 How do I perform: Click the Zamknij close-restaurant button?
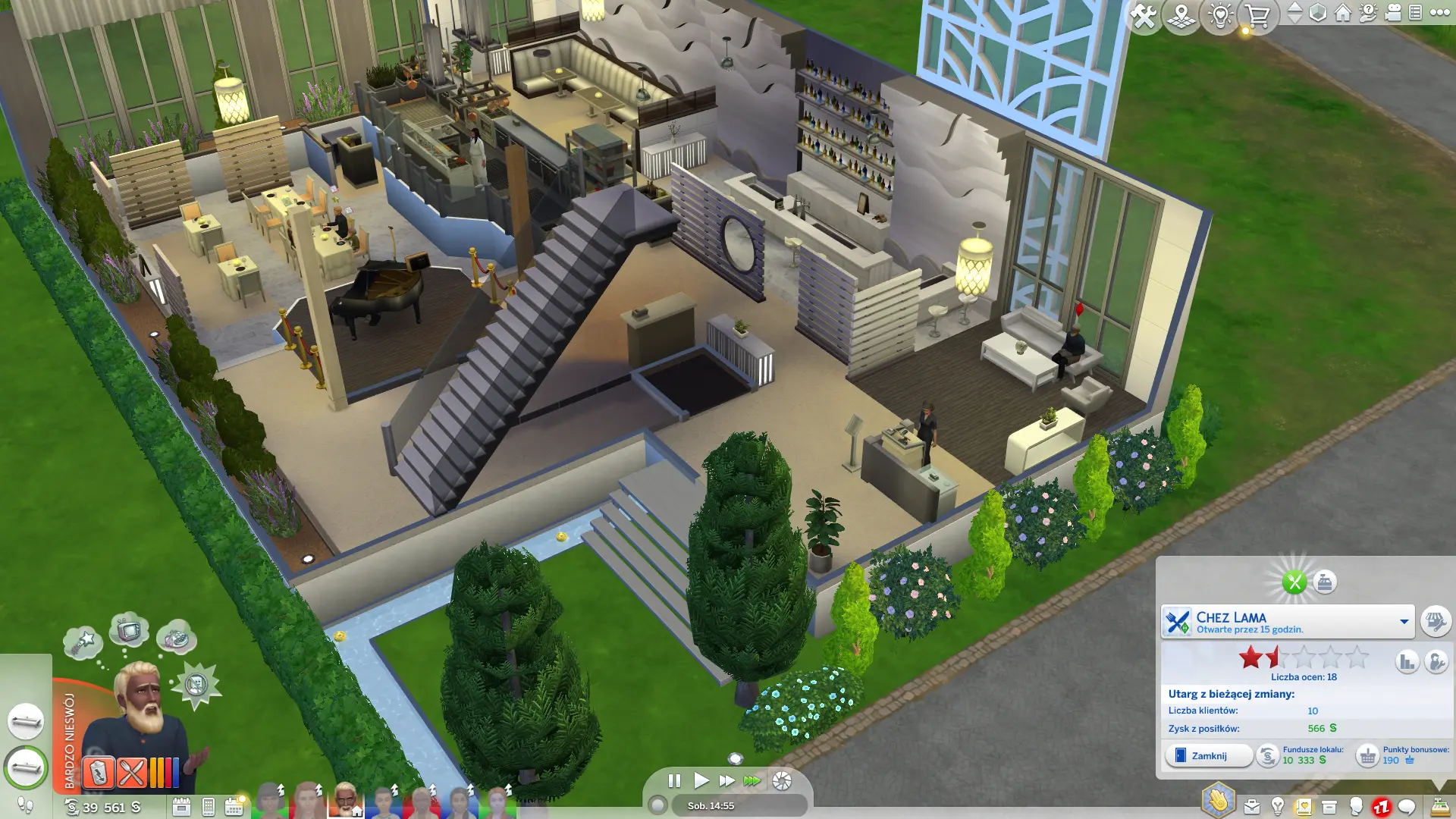click(x=1209, y=756)
